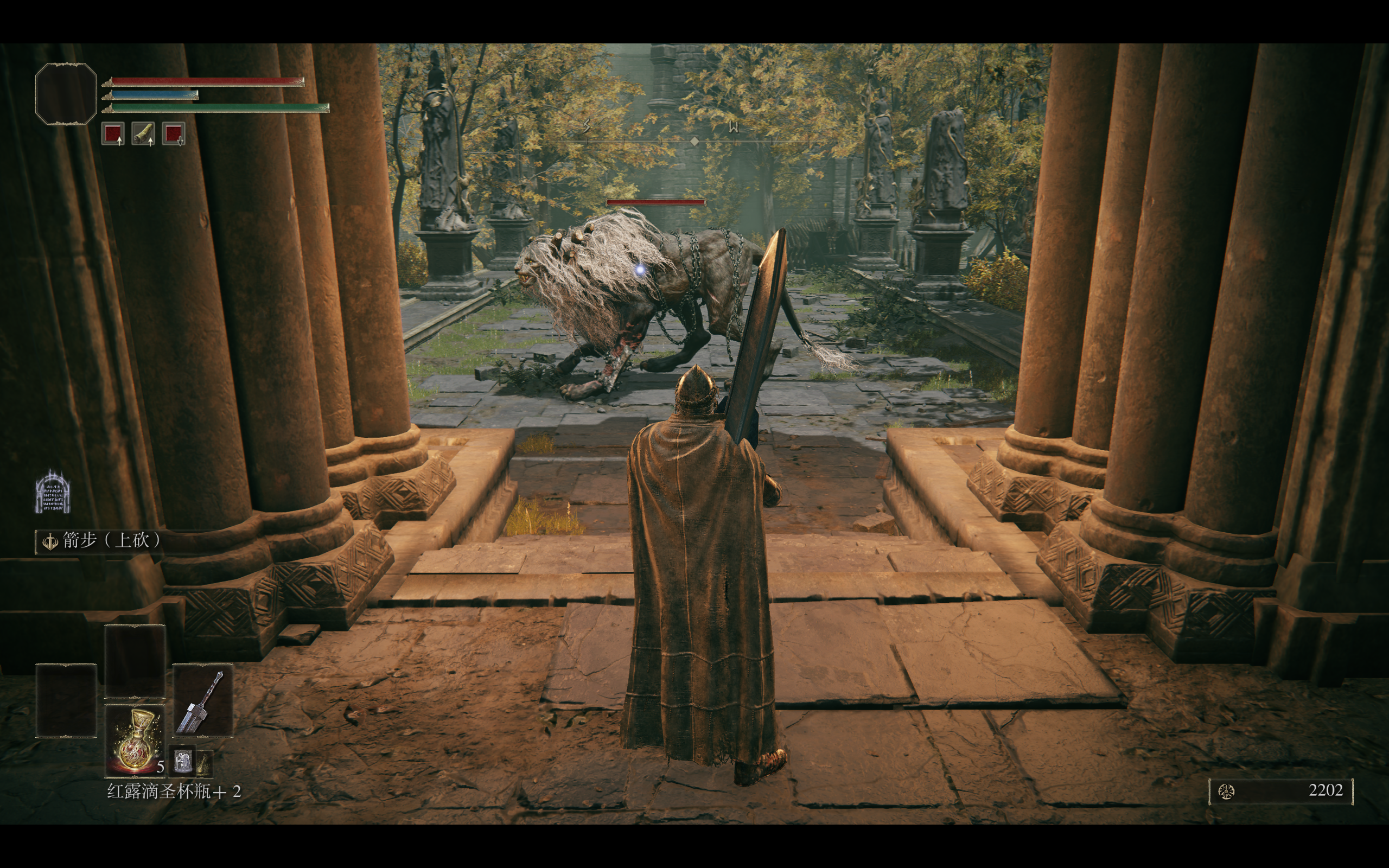Open the glowing rune-arch message icon
The height and width of the screenshot is (868, 1389).
pyautogui.click(x=52, y=493)
